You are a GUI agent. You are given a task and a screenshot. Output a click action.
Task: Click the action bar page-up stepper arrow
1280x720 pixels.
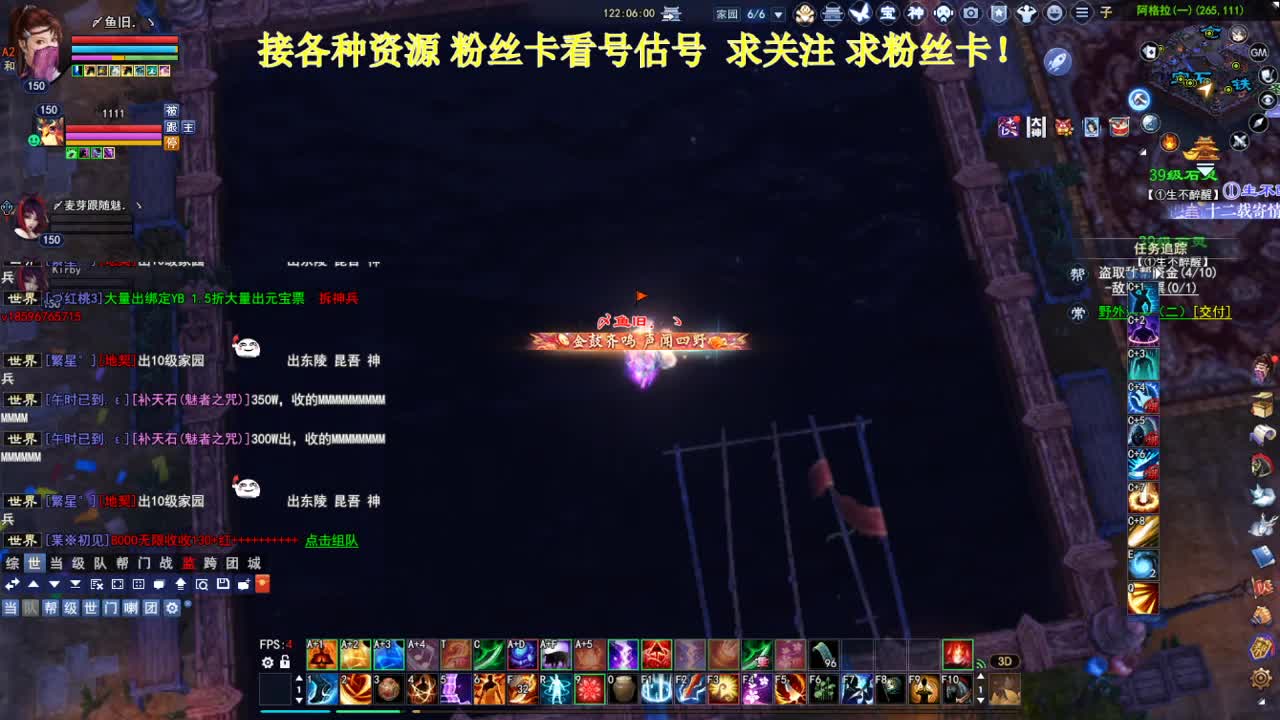[297, 679]
